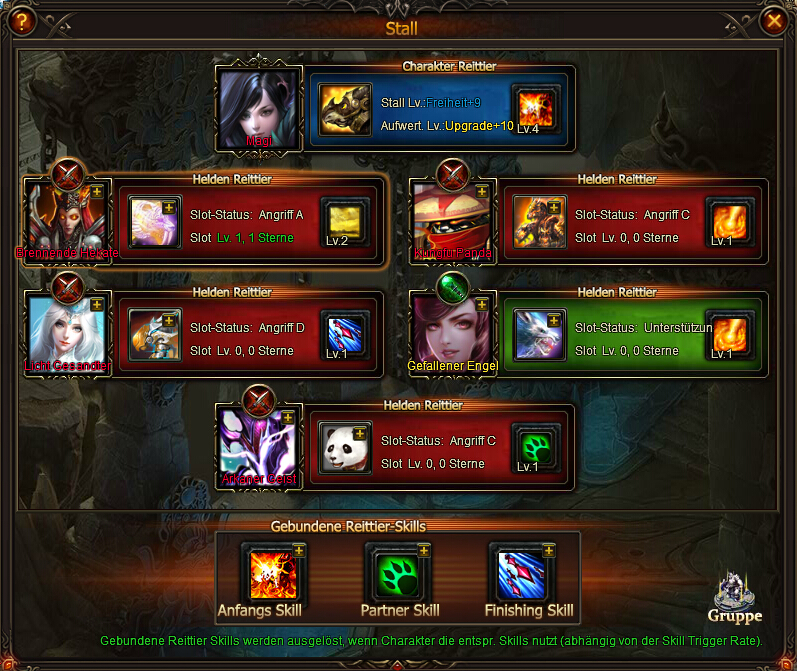Choose the Licht Gesandter hero portrait

tap(66, 335)
